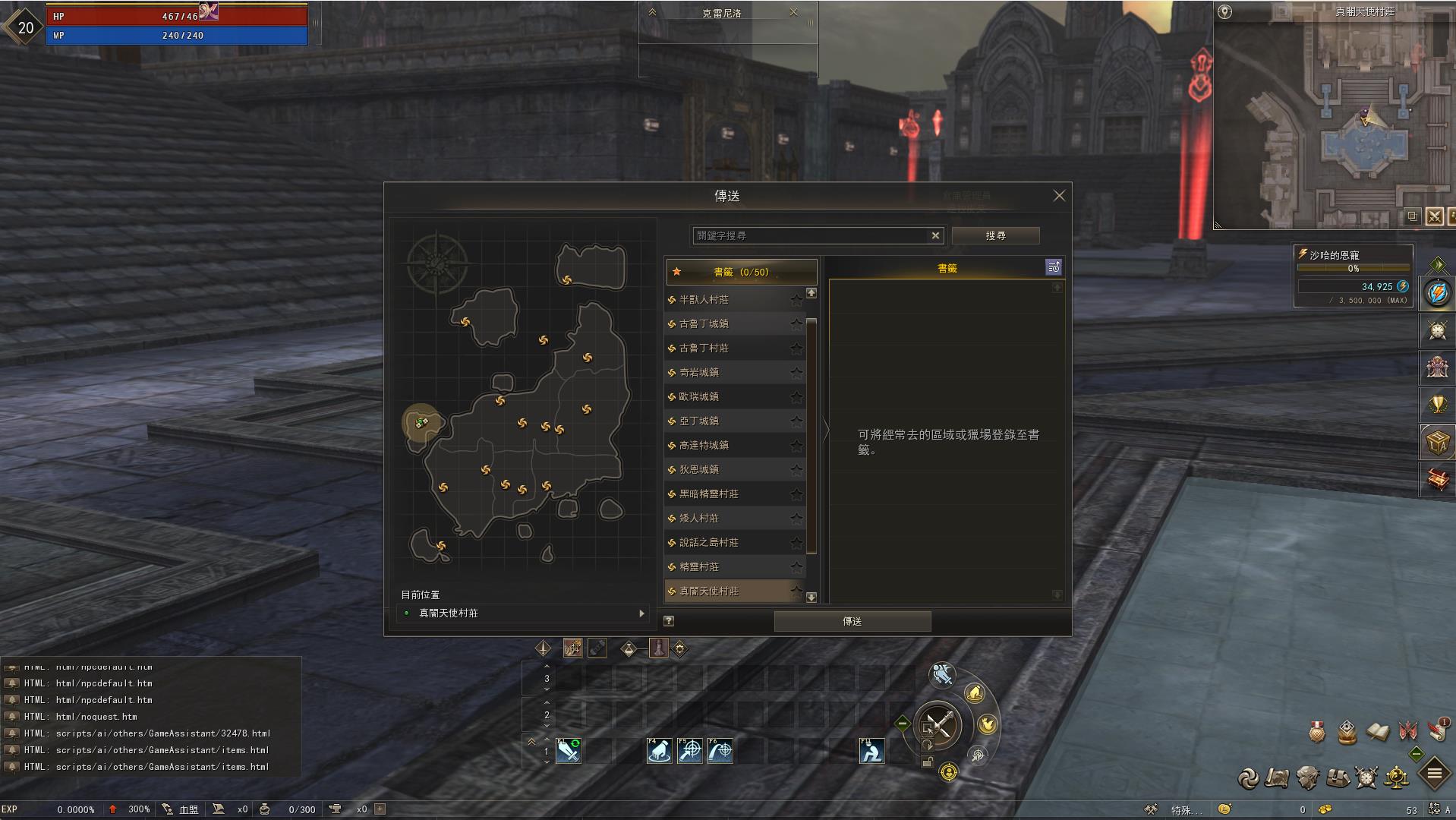Close the 傳送 teleport window

pos(1059,196)
